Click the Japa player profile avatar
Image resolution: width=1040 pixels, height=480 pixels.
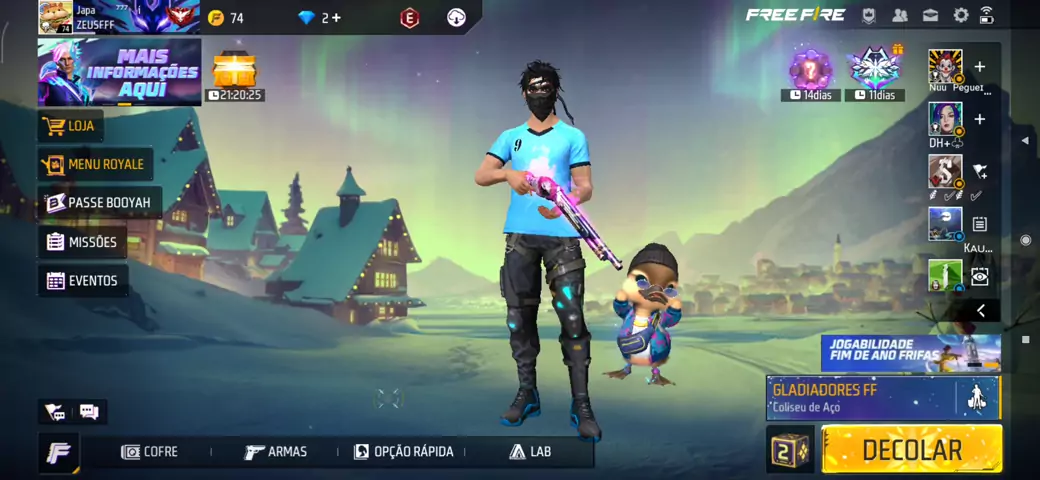[x=56, y=17]
